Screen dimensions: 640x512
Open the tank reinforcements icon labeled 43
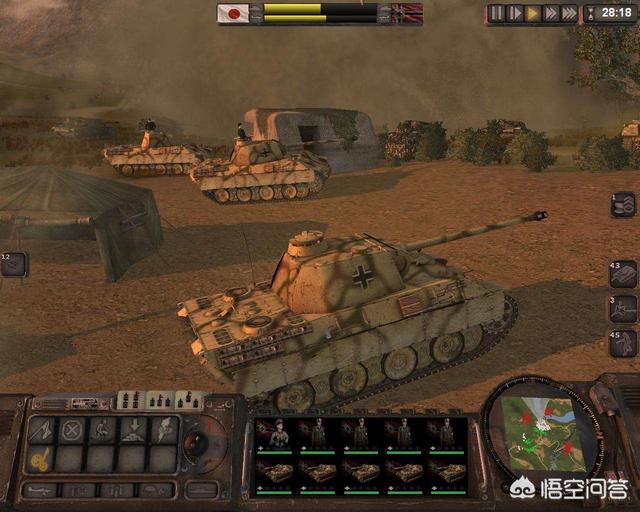(x=622, y=274)
